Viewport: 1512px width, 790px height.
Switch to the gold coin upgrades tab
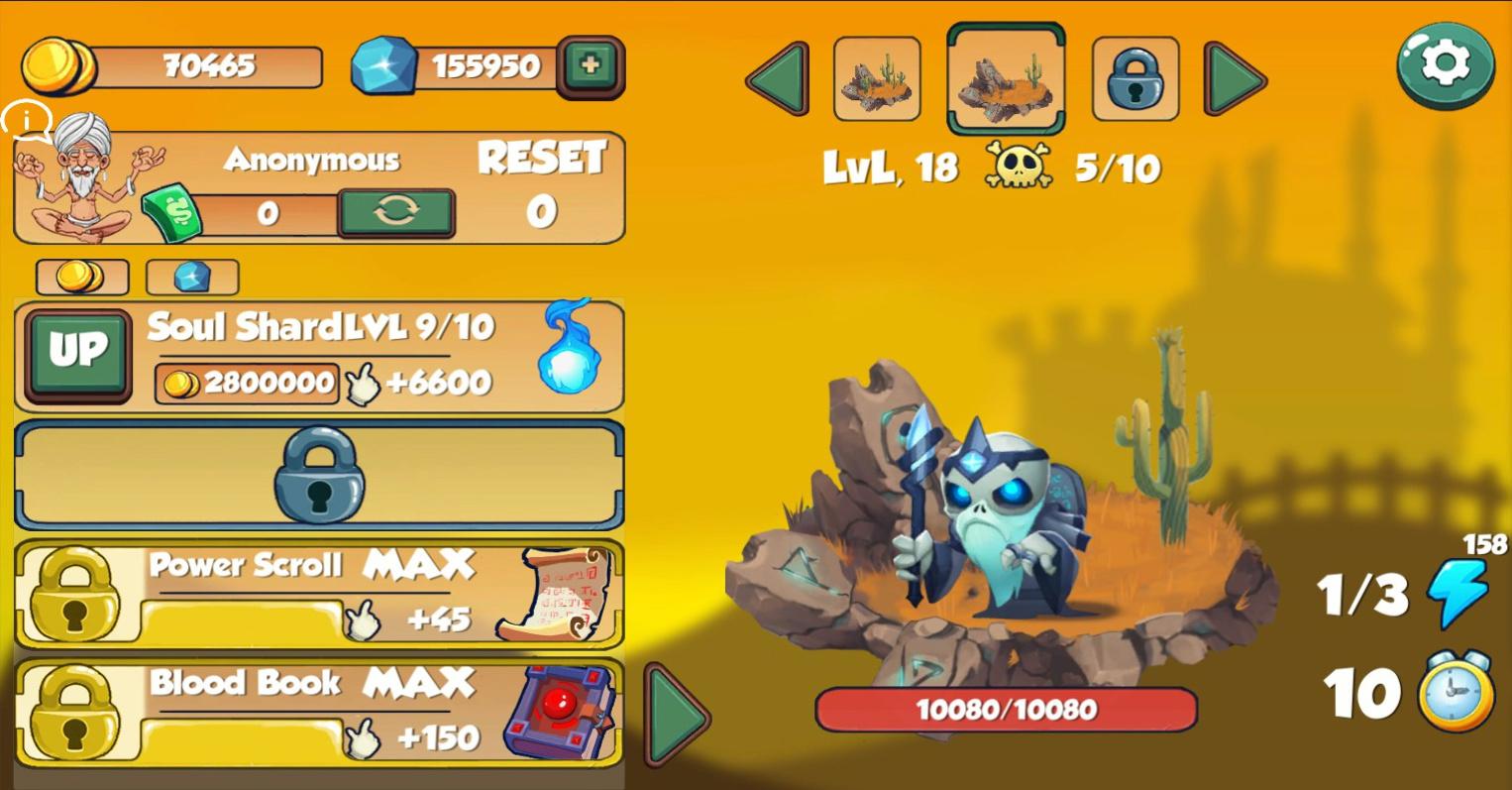82,277
